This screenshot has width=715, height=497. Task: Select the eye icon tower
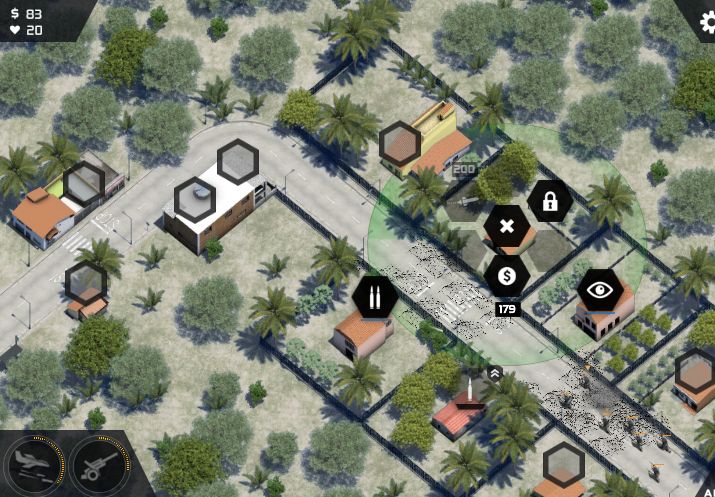(x=600, y=291)
